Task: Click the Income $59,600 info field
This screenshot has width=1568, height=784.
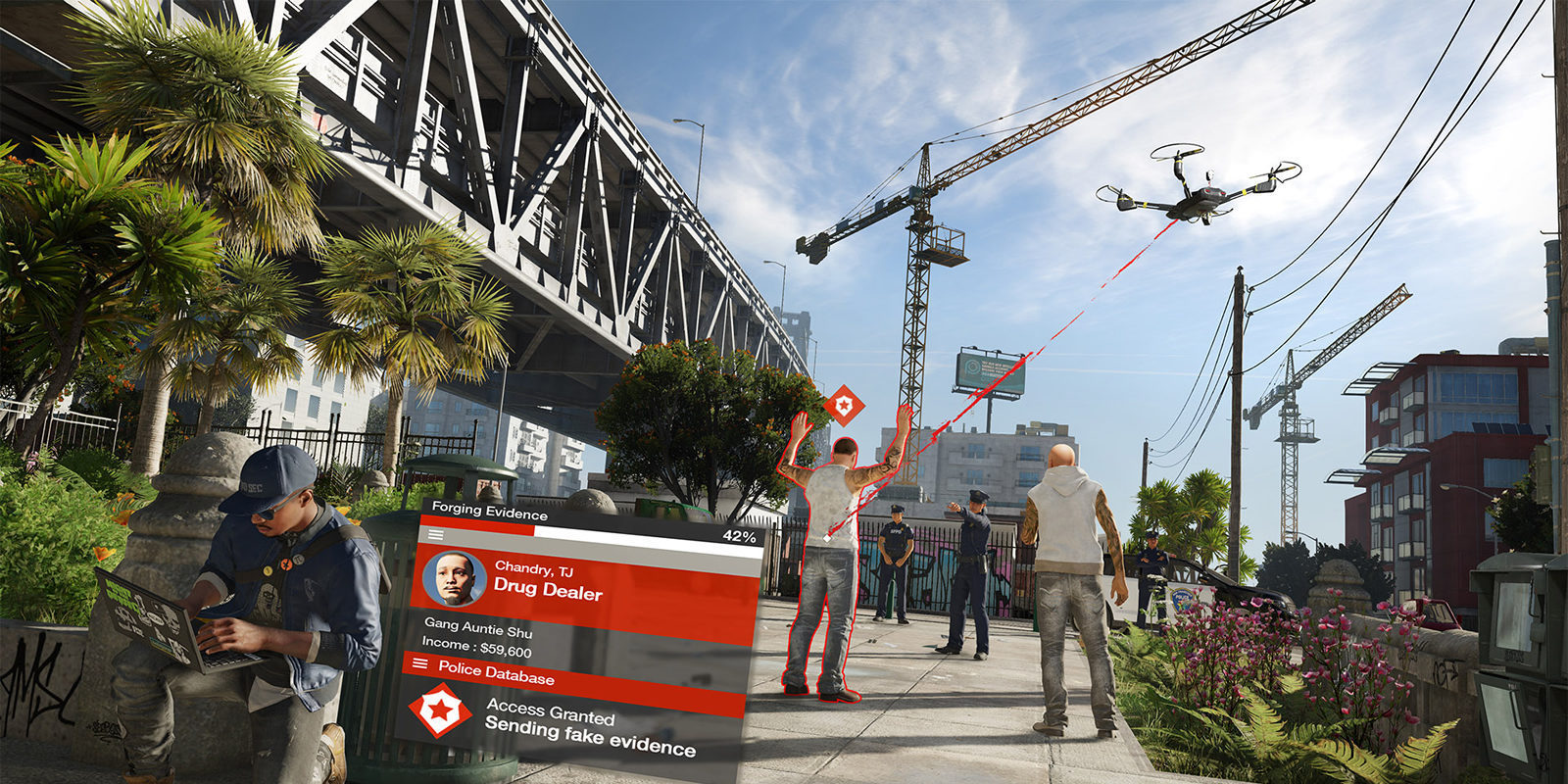Action: [x=477, y=647]
